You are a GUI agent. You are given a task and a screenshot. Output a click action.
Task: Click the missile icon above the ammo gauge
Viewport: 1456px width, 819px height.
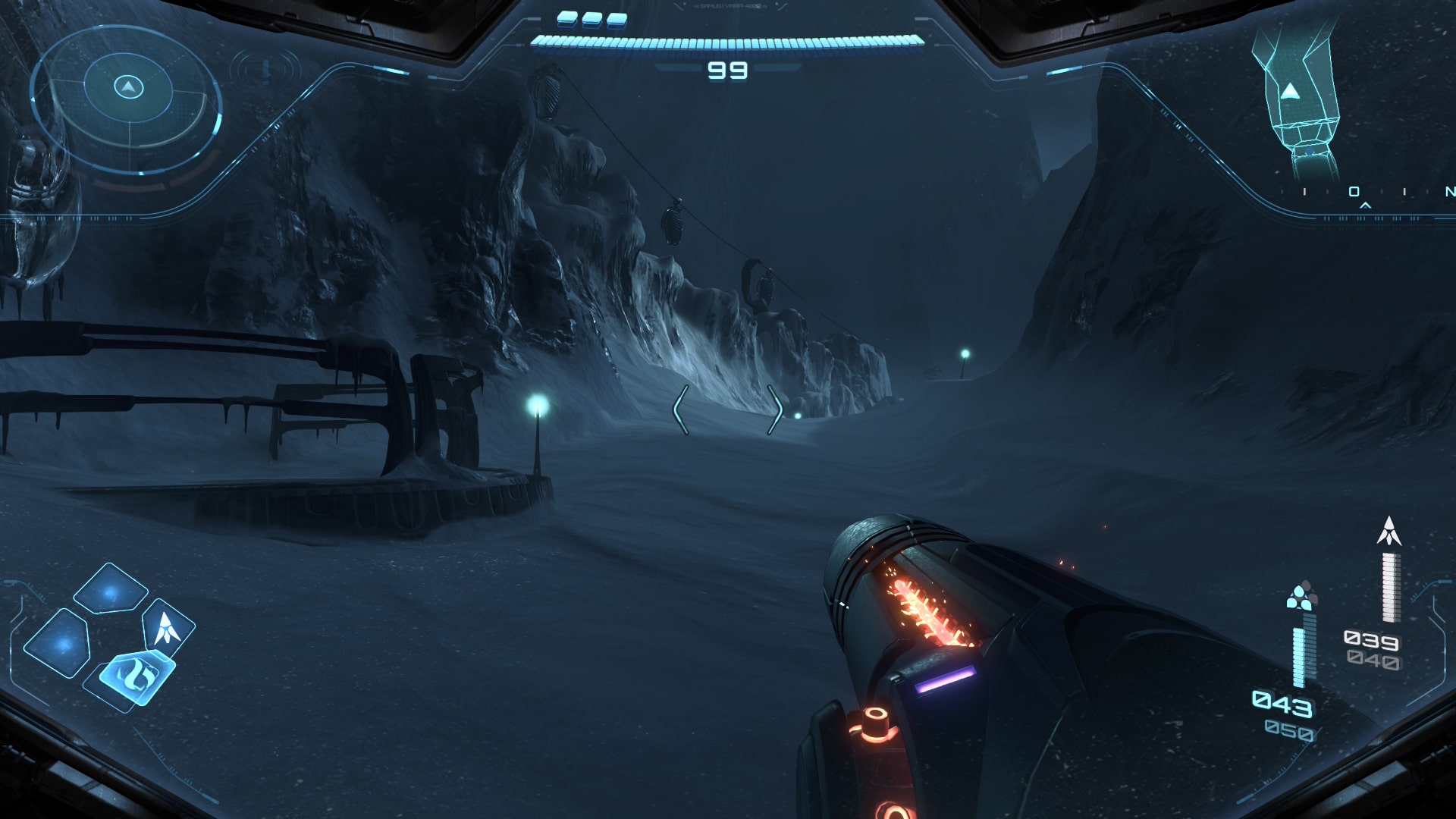pyautogui.click(x=1389, y=532)
